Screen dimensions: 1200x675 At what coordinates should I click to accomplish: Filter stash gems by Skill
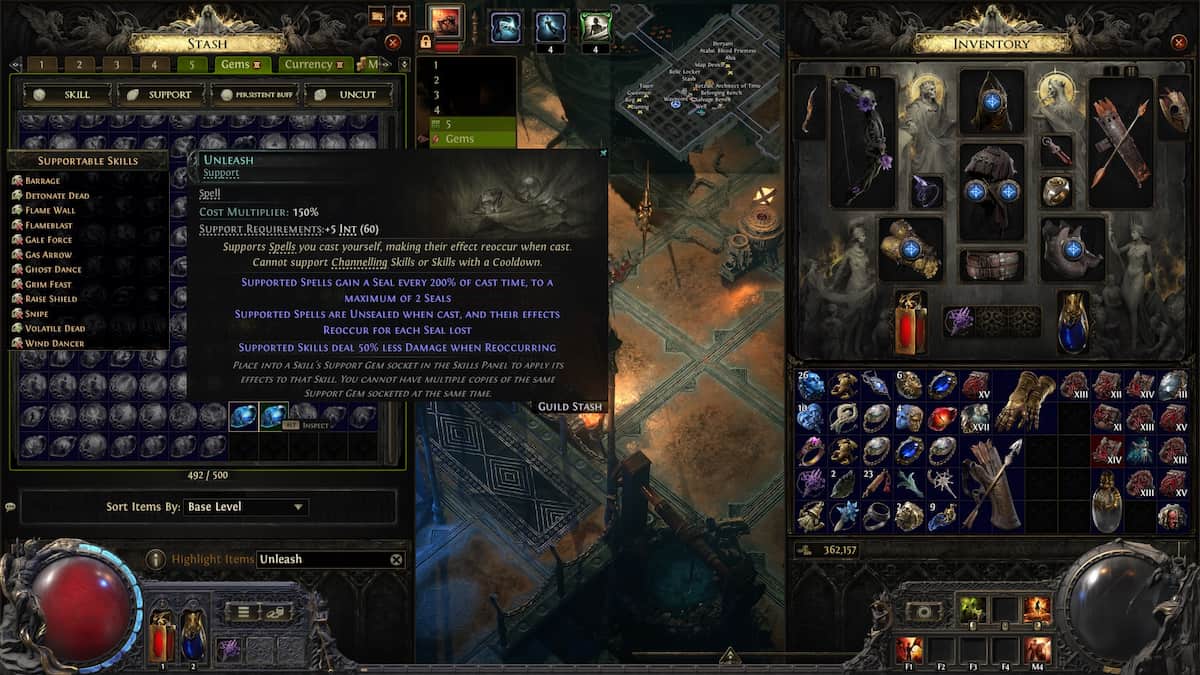tap(66, 94)
